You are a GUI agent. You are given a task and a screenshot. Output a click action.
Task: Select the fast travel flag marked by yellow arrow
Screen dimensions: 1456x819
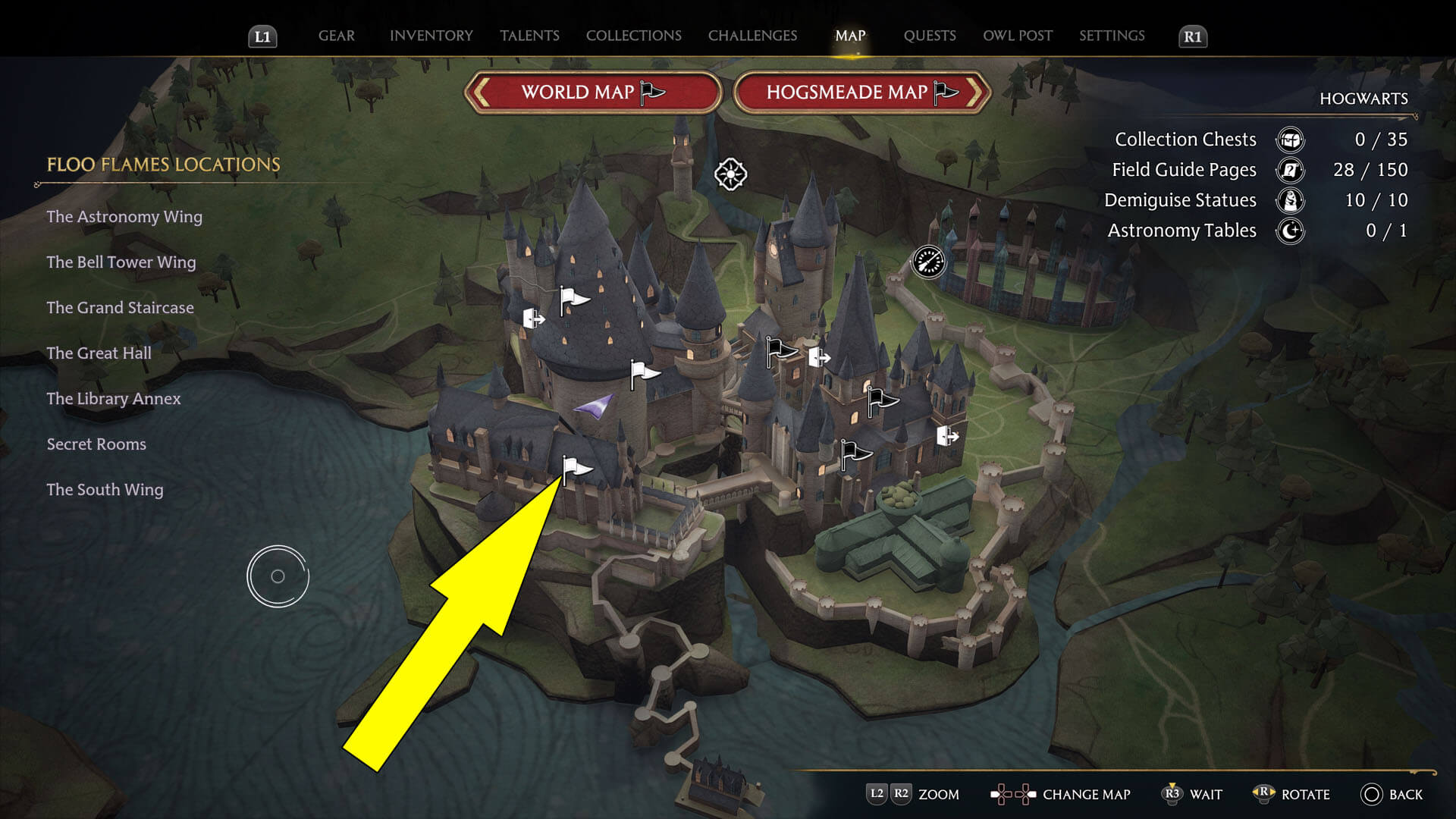pyautogui.click(x=574, y=464)
